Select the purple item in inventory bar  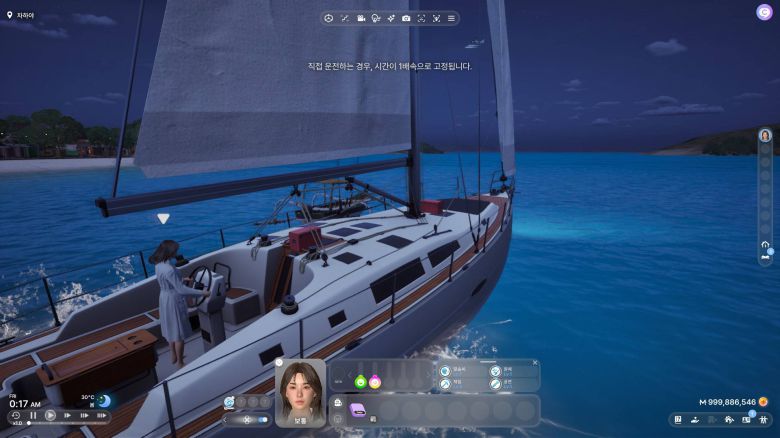(x=358, y=409)
